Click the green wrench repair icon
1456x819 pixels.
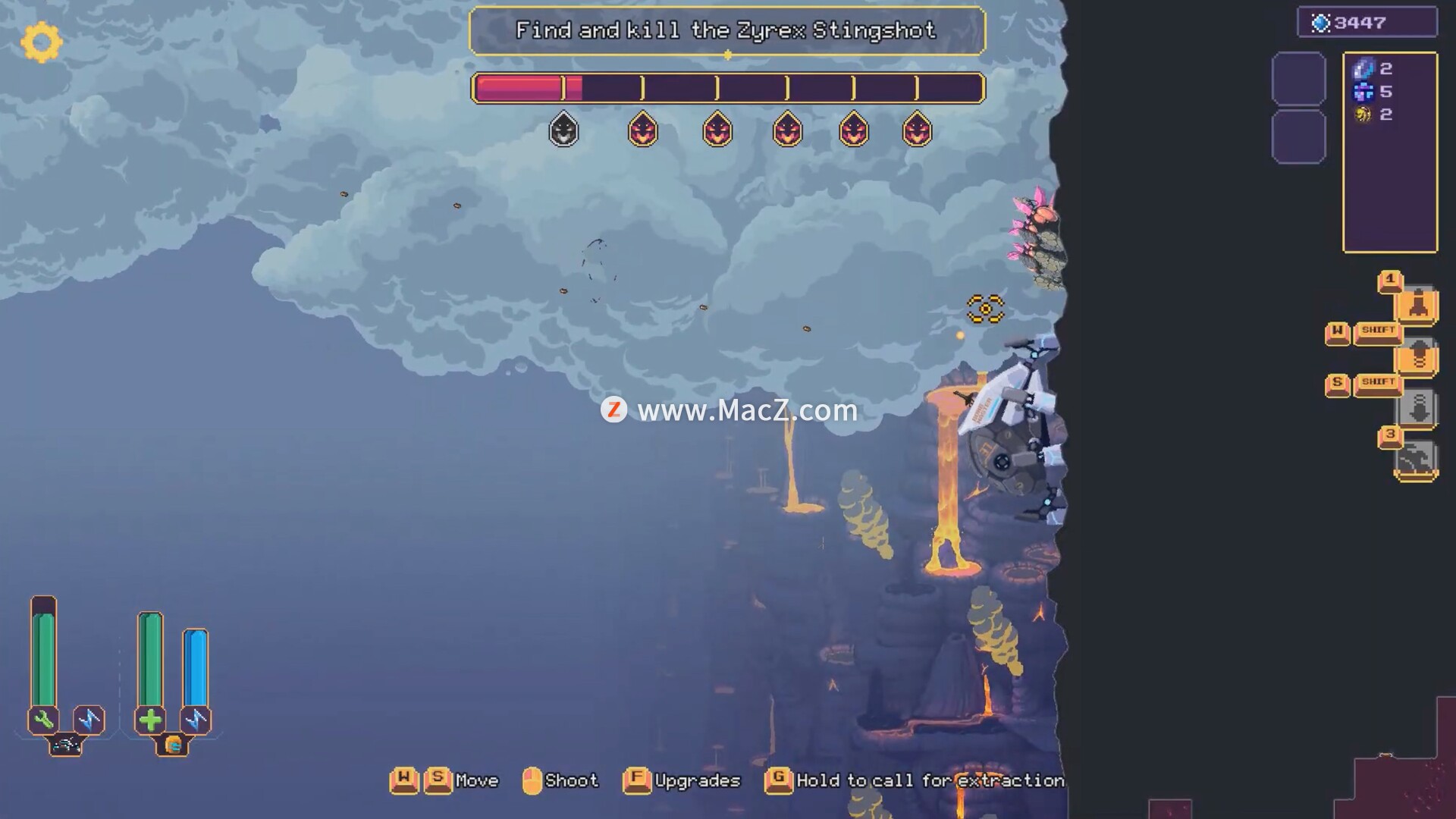tap(43, 719)
